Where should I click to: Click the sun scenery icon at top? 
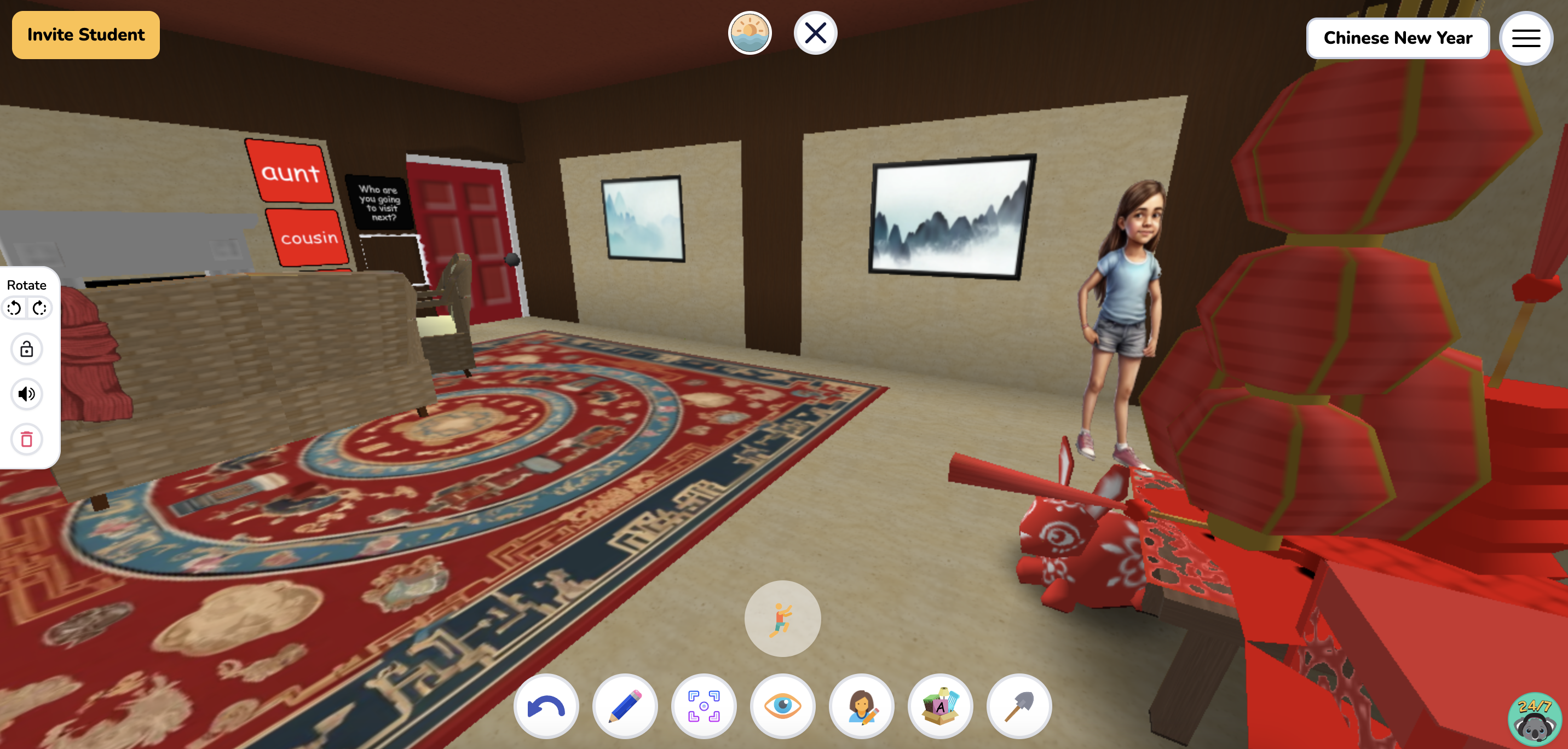750,33
